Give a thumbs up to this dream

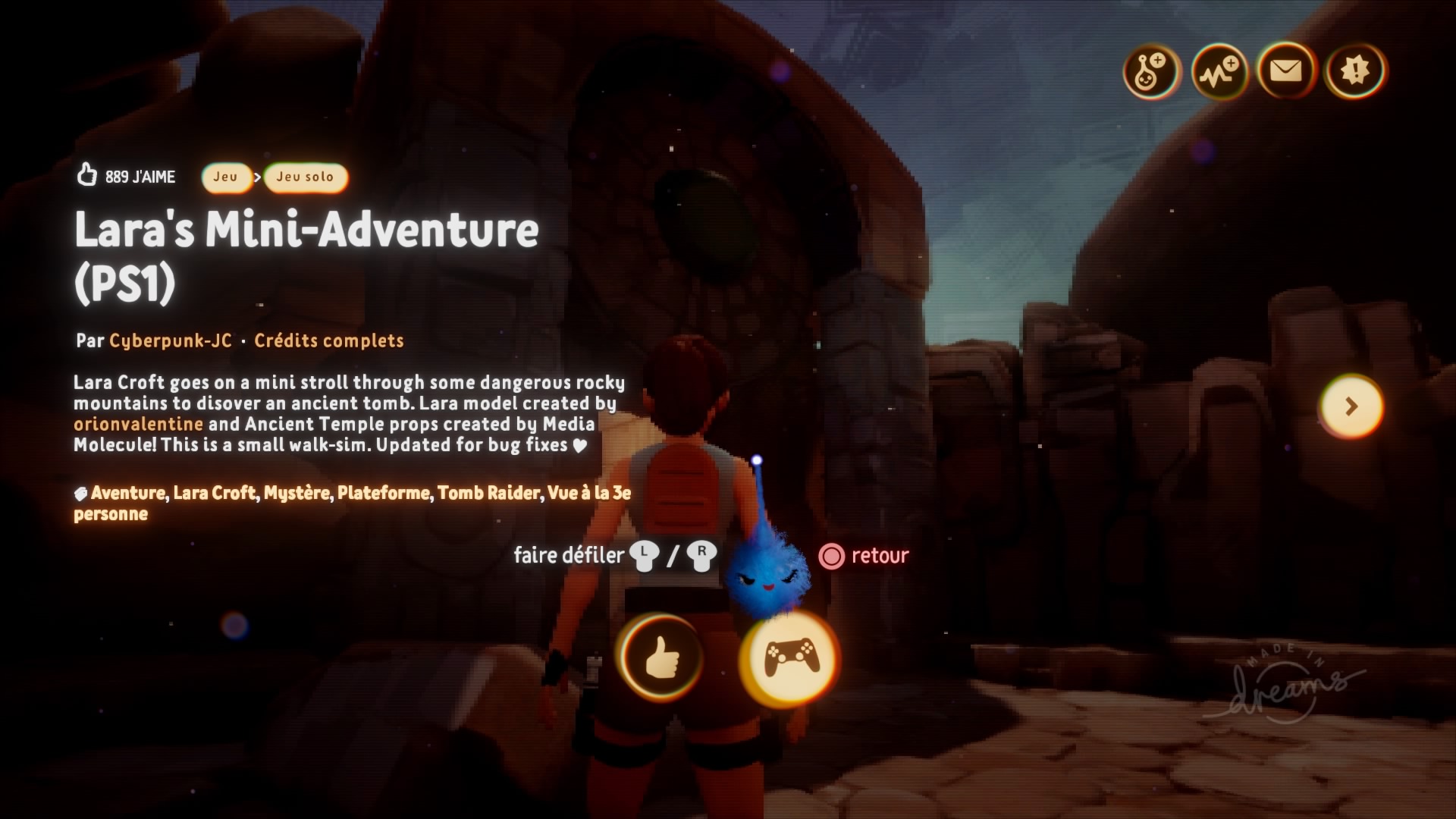coord(661,657)
